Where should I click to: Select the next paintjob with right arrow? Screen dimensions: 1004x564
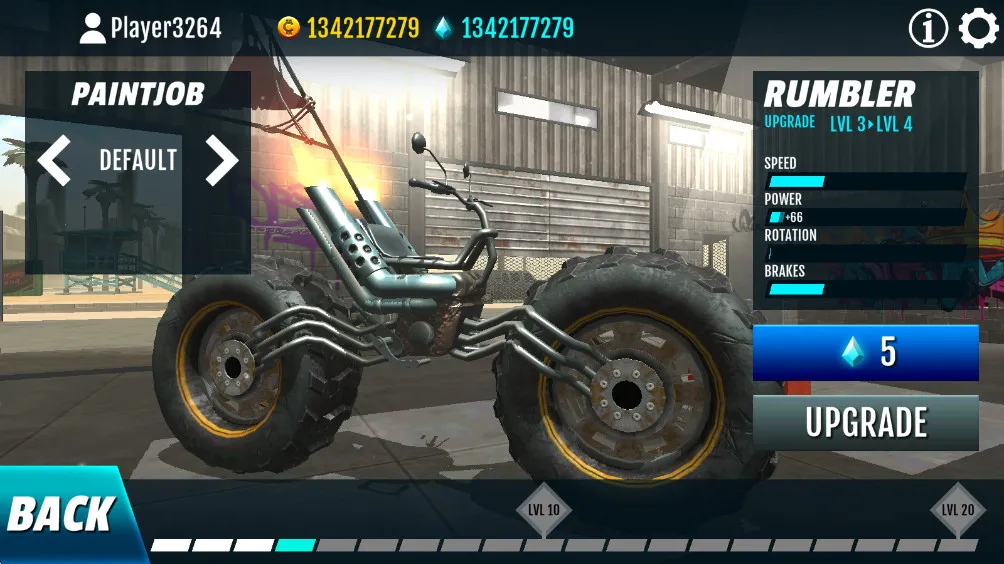(222, 160)
